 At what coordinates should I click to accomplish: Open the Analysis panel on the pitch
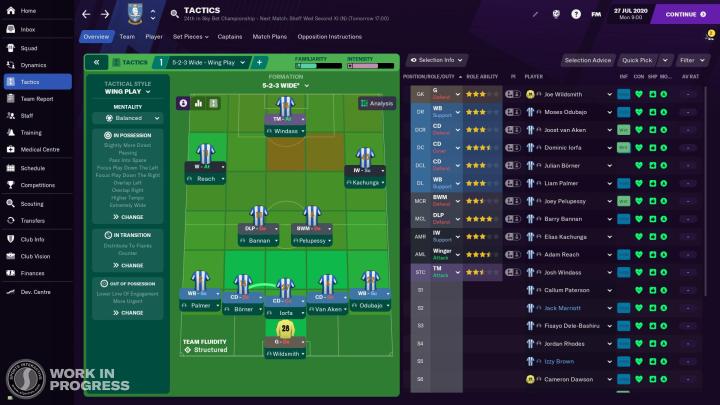[376, 103]
